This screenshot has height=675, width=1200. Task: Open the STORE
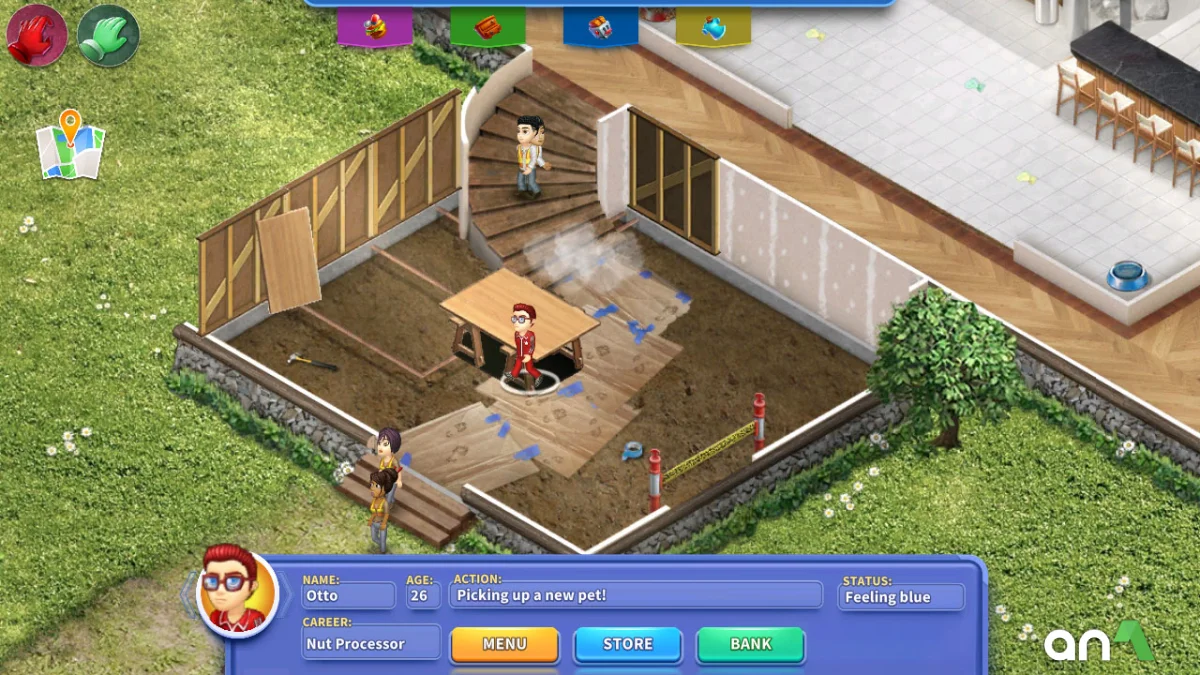[x=627, y=645]
